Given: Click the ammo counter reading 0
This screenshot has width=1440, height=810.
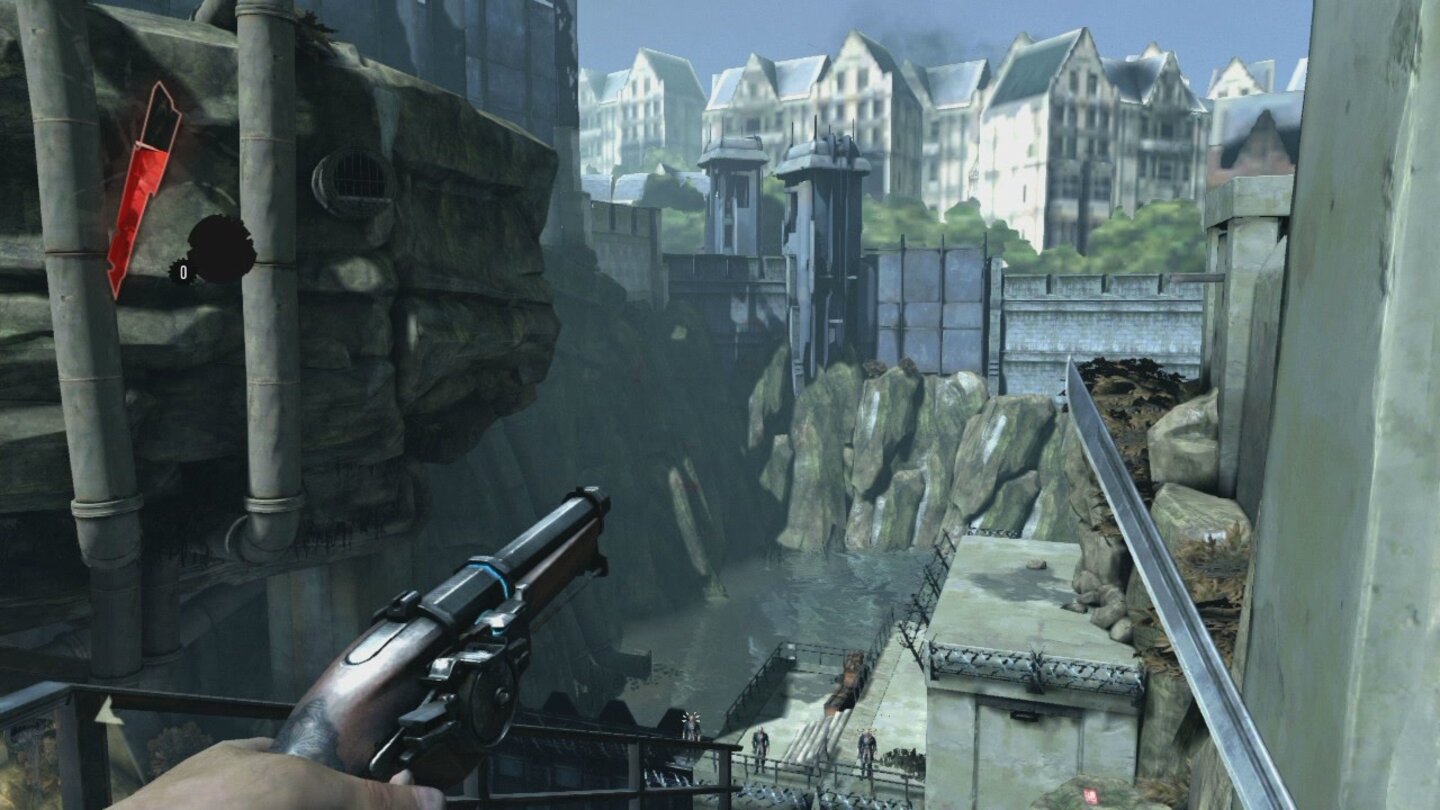Looking at the screenshot, I should click(x=184, y=270).
